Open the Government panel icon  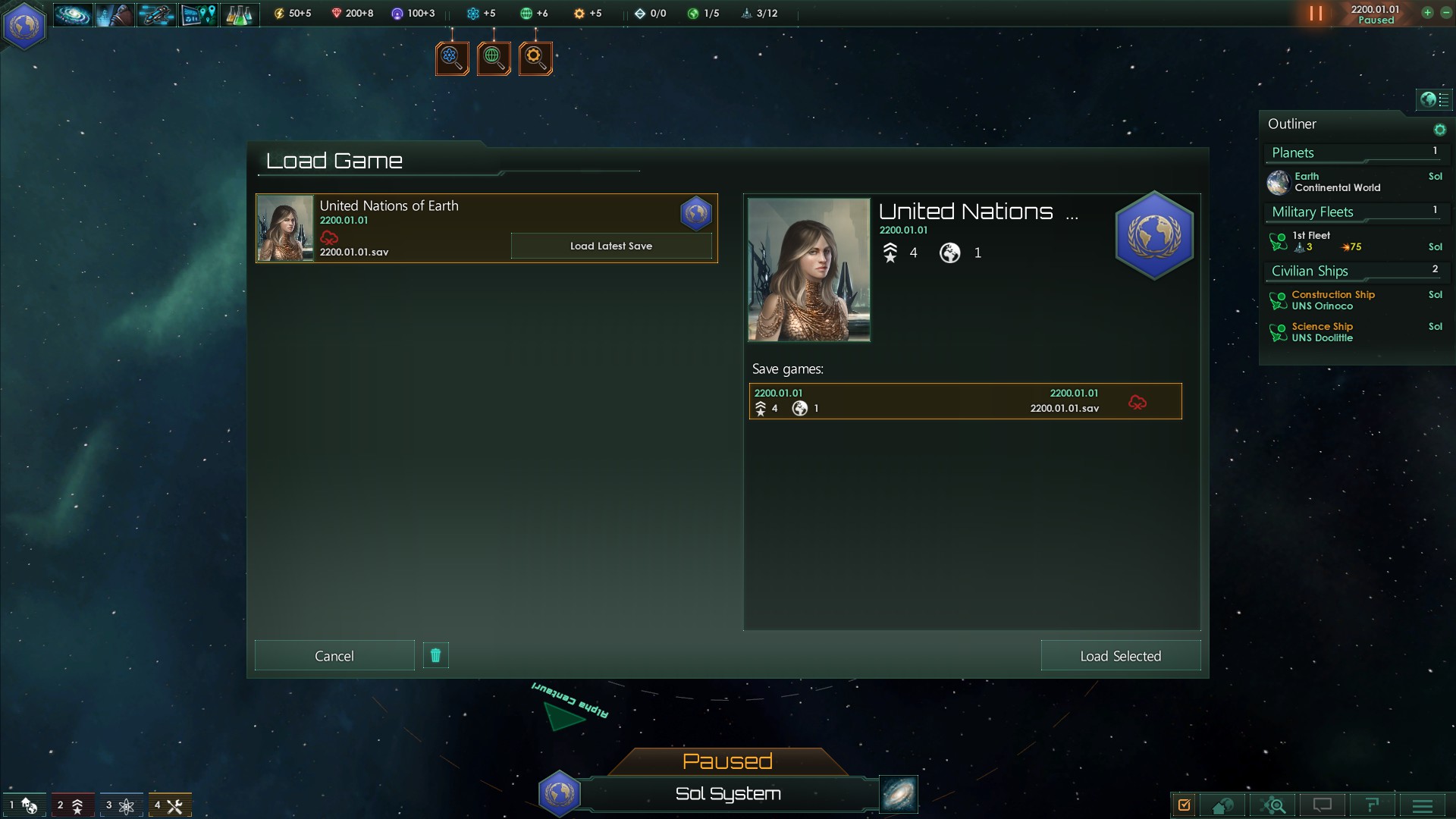(114, 13)
